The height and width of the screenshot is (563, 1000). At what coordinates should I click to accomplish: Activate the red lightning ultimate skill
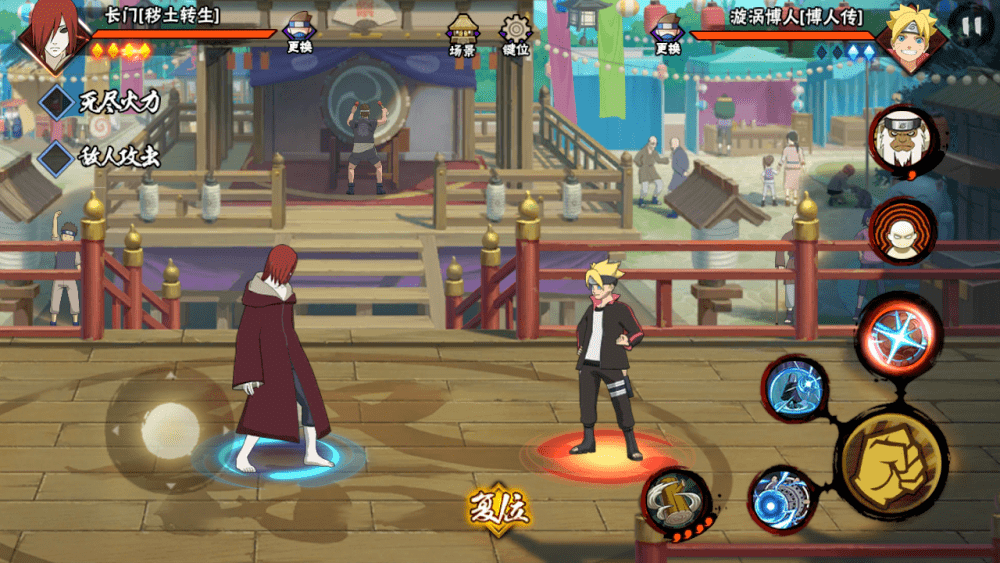[897, 334]
